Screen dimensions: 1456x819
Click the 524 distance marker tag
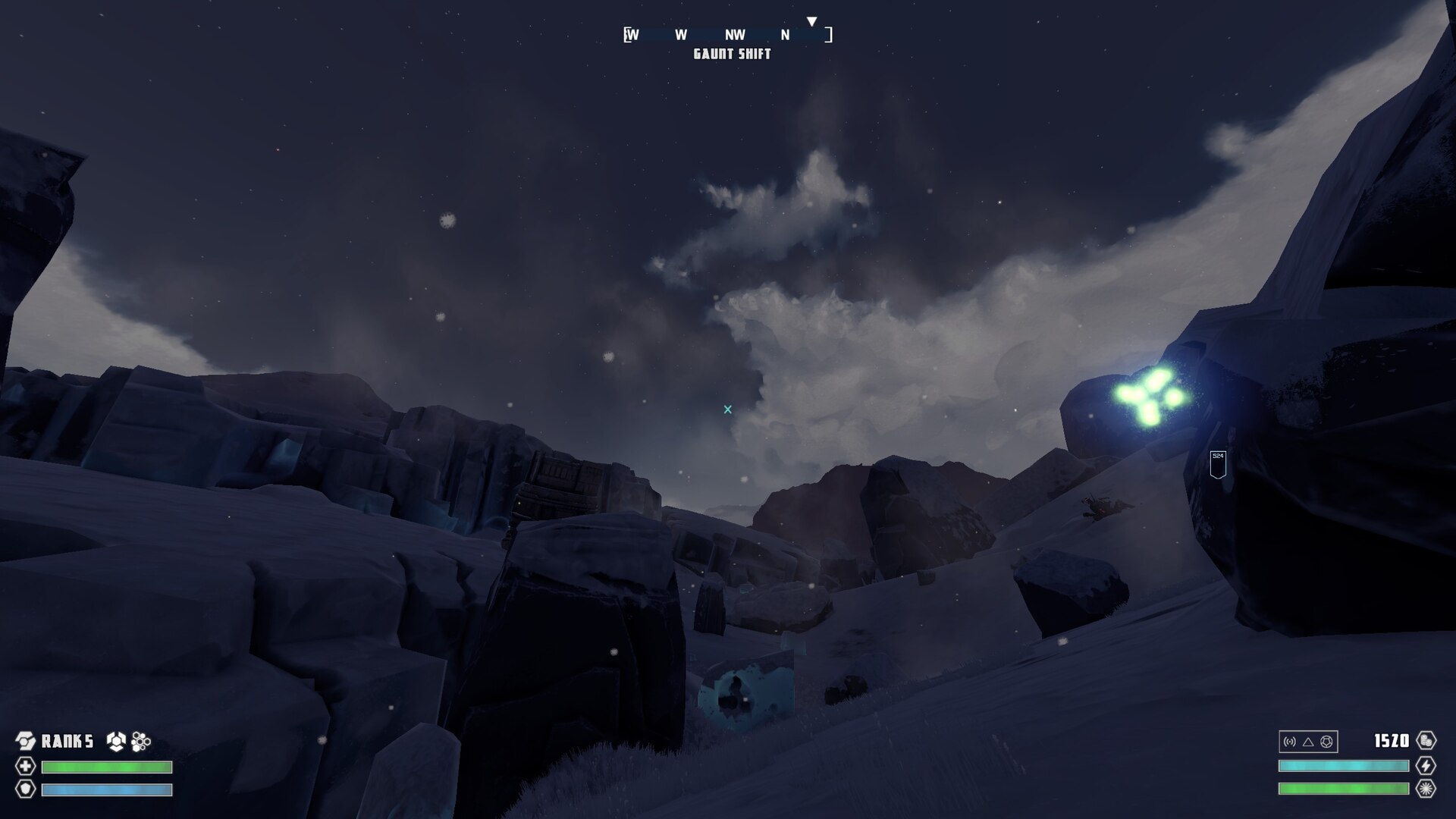click(1218, 464)
